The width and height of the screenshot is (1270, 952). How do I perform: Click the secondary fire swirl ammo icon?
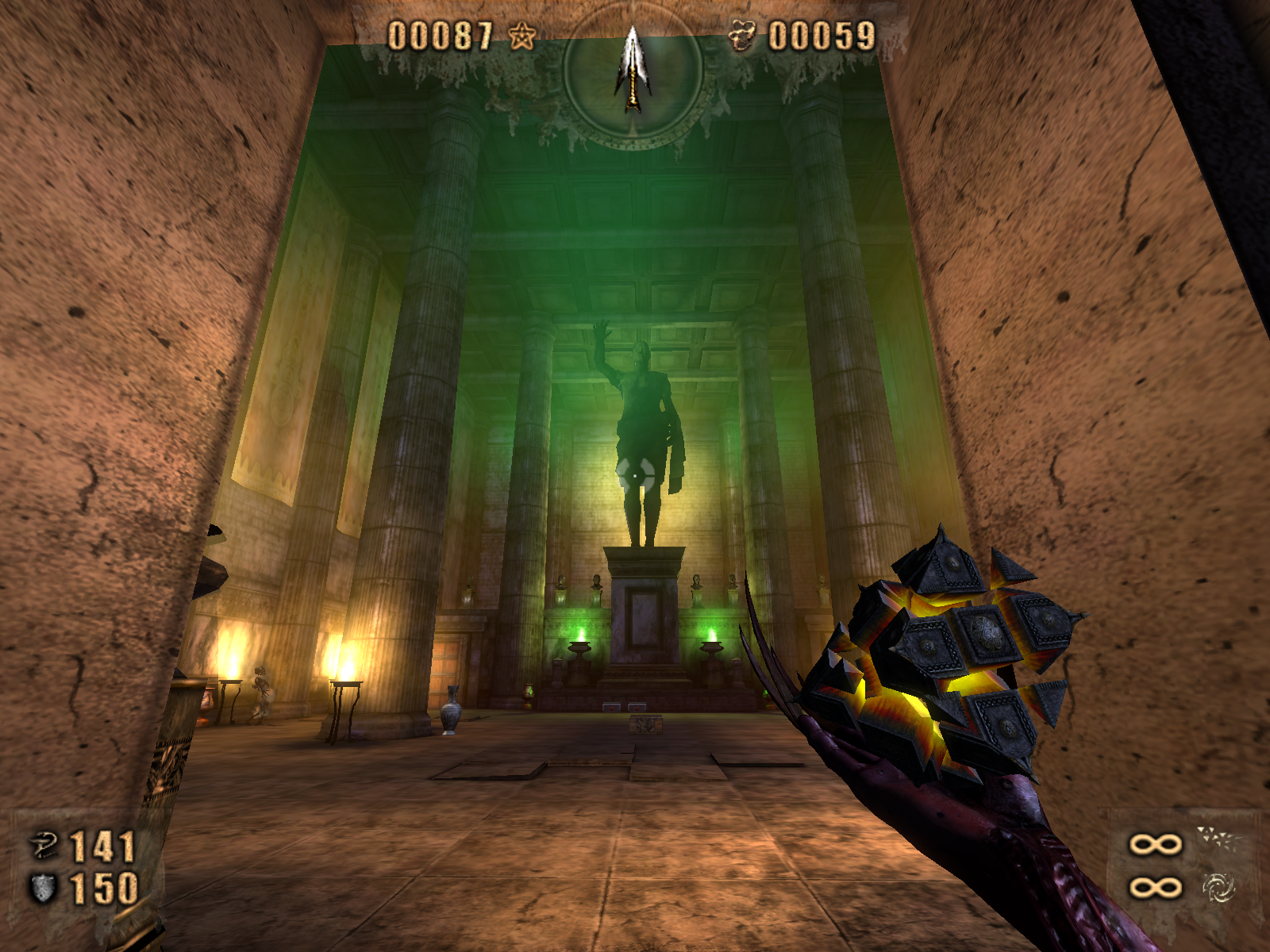pyautogui.click(x=1218, y=887)
